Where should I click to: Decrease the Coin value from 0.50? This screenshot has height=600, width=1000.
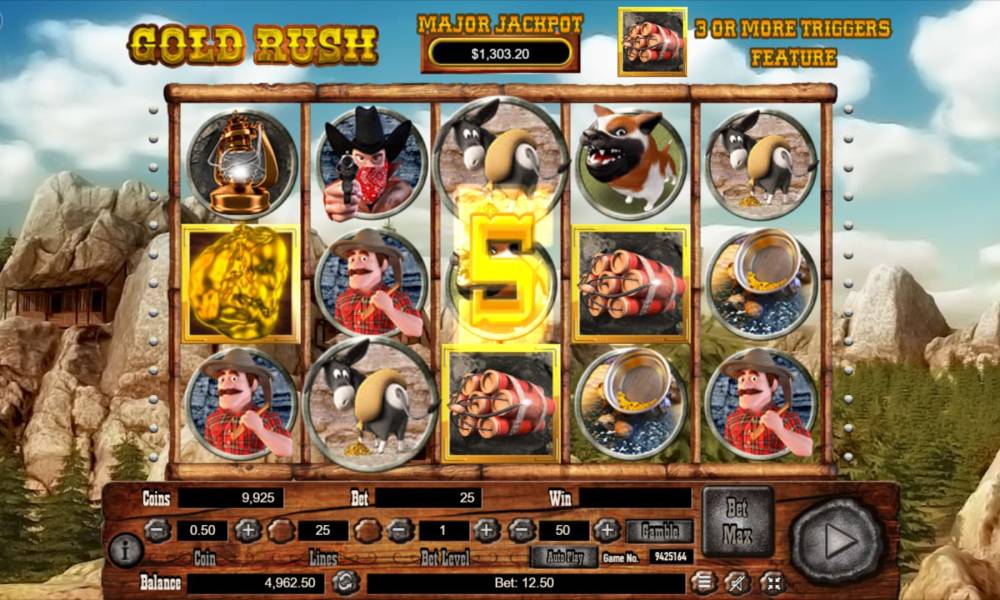(157, 531)
